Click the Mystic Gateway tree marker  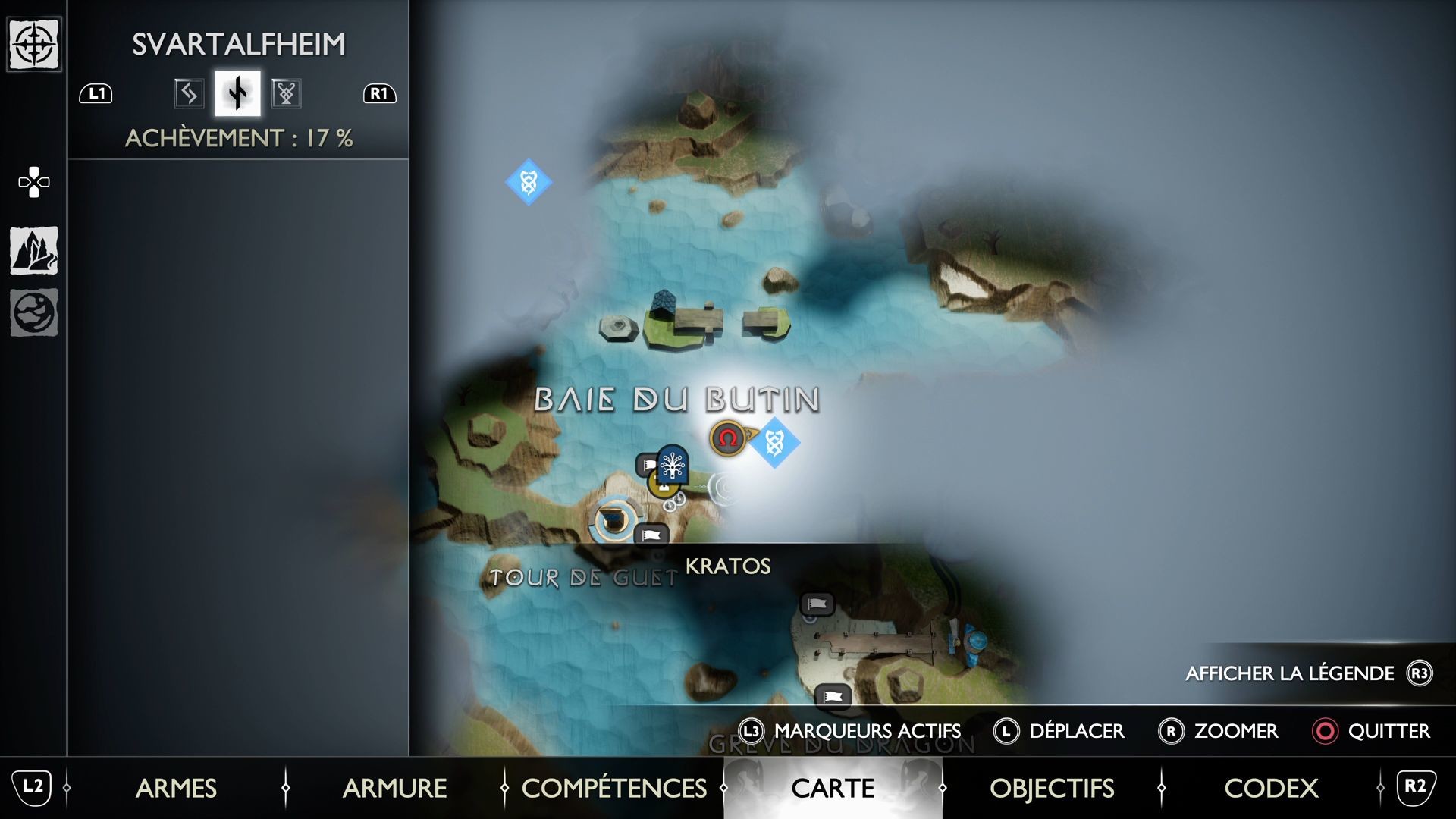(x=672, y=464)
